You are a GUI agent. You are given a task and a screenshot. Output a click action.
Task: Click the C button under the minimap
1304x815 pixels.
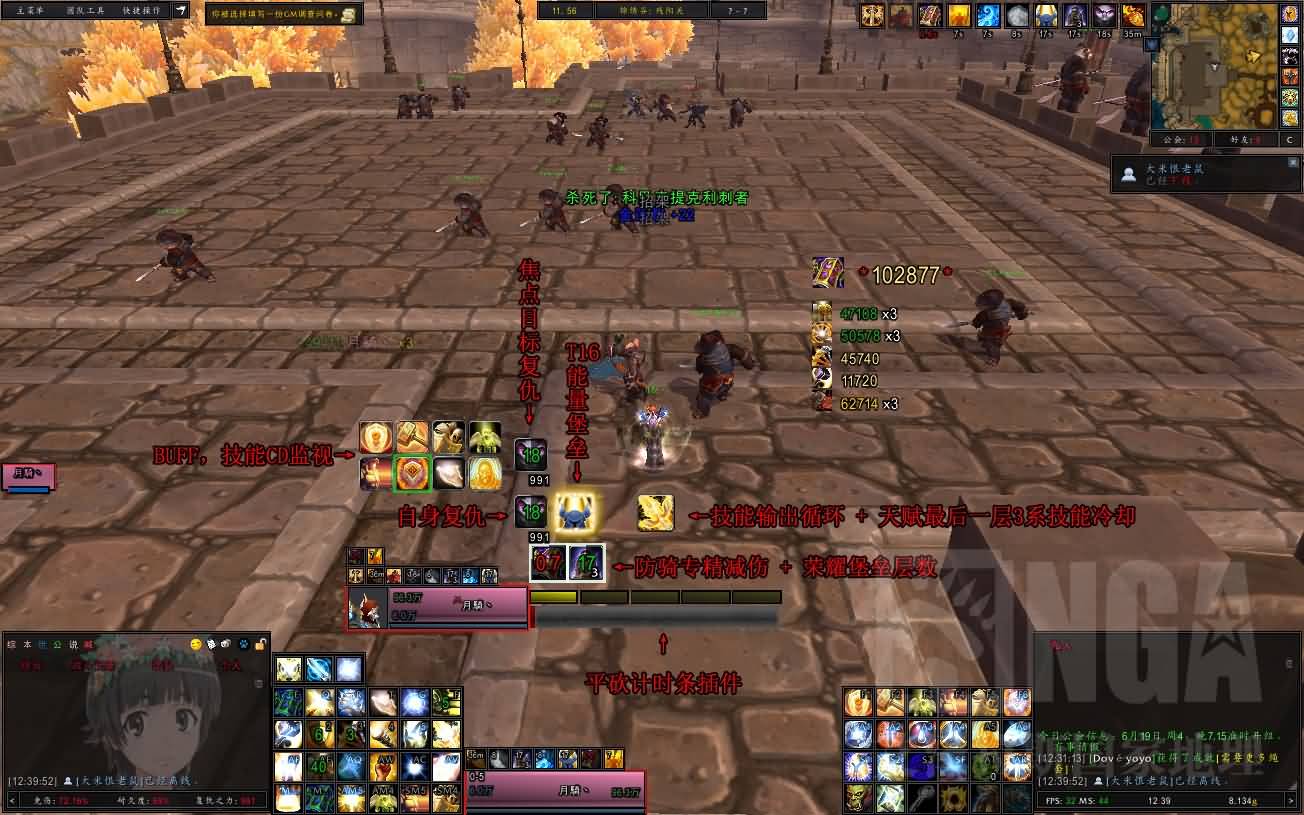pos(1290,140)
